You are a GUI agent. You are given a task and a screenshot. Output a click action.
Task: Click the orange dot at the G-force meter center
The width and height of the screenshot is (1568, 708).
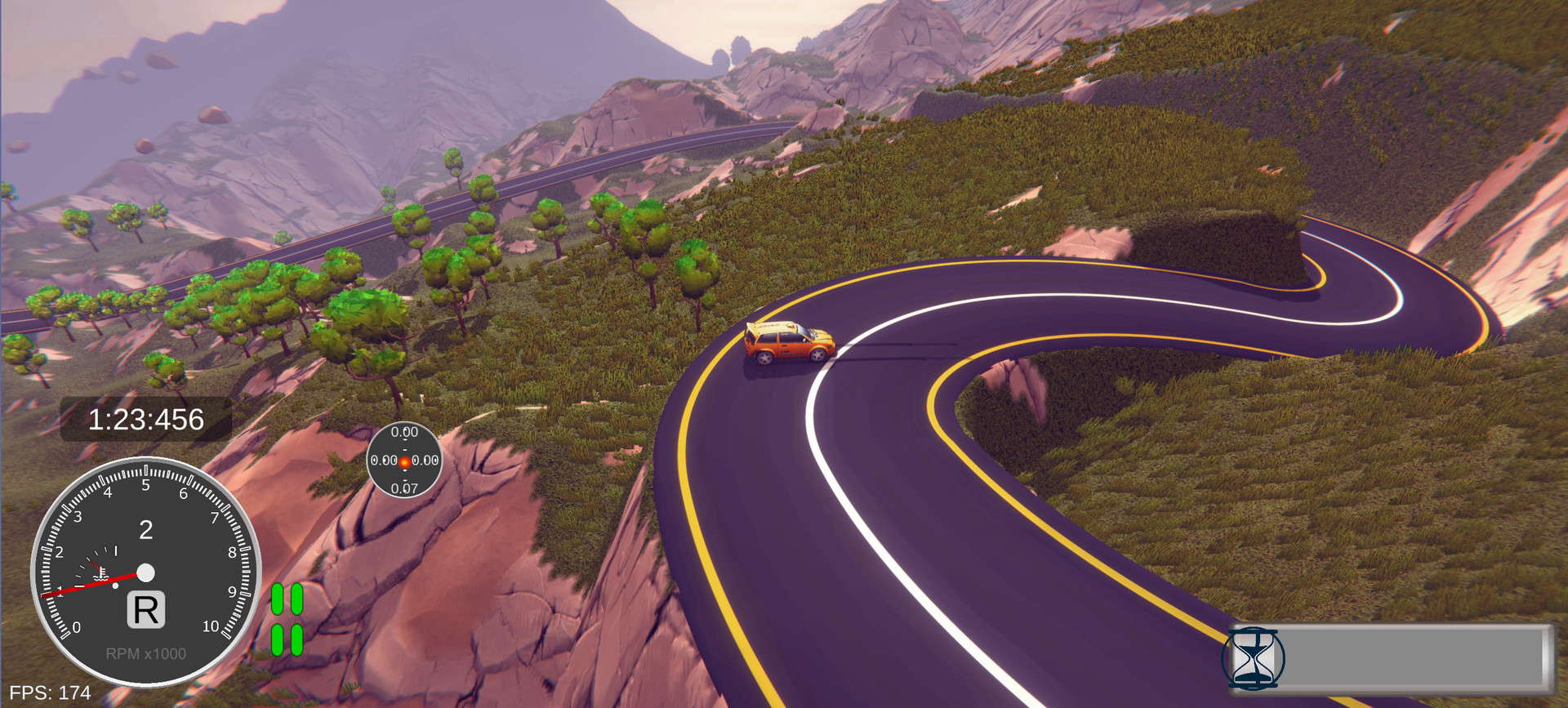pyautogui.click(x=406, y=461)
